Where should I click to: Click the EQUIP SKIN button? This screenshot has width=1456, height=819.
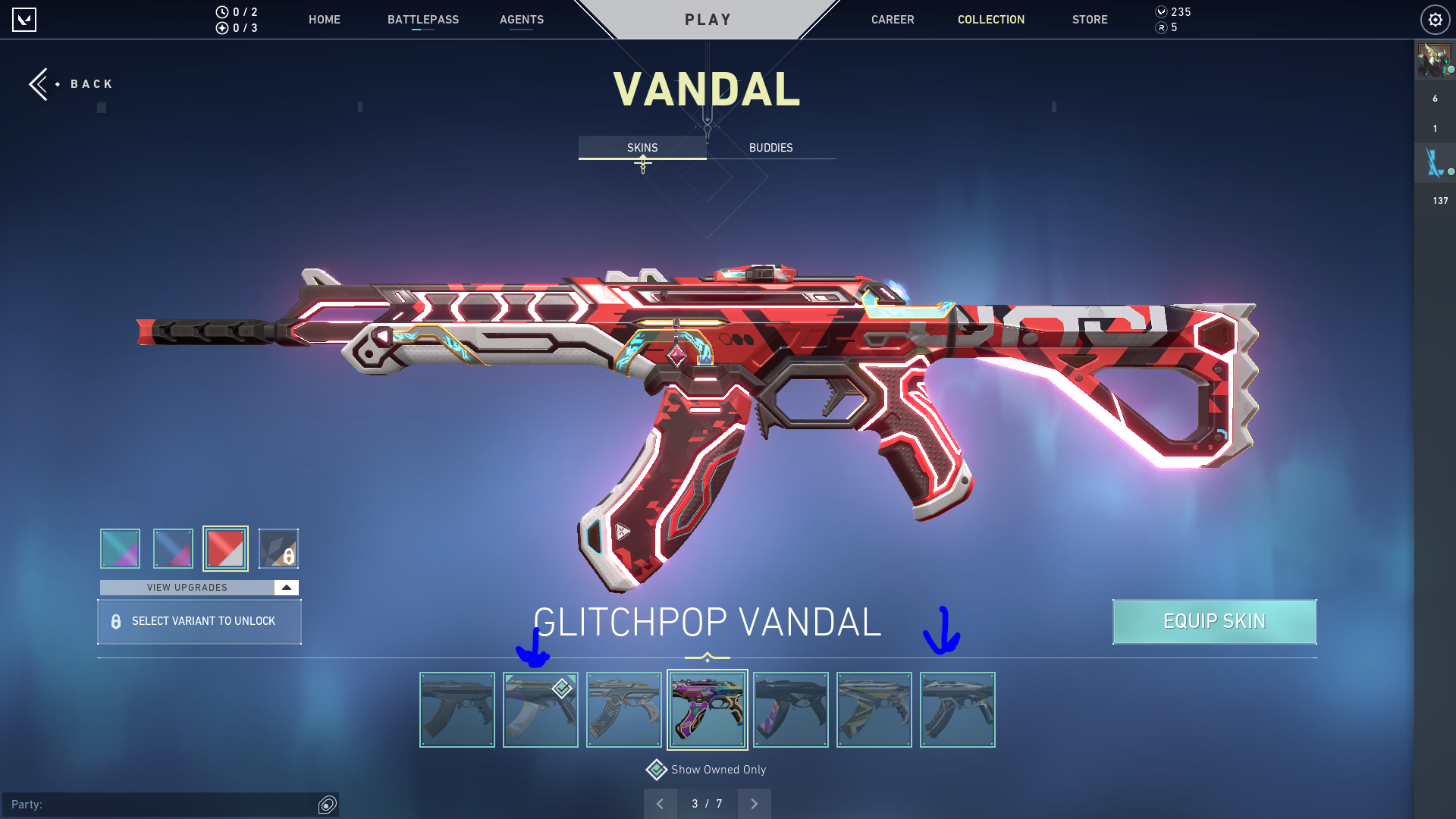click(x=1214, y=621)
